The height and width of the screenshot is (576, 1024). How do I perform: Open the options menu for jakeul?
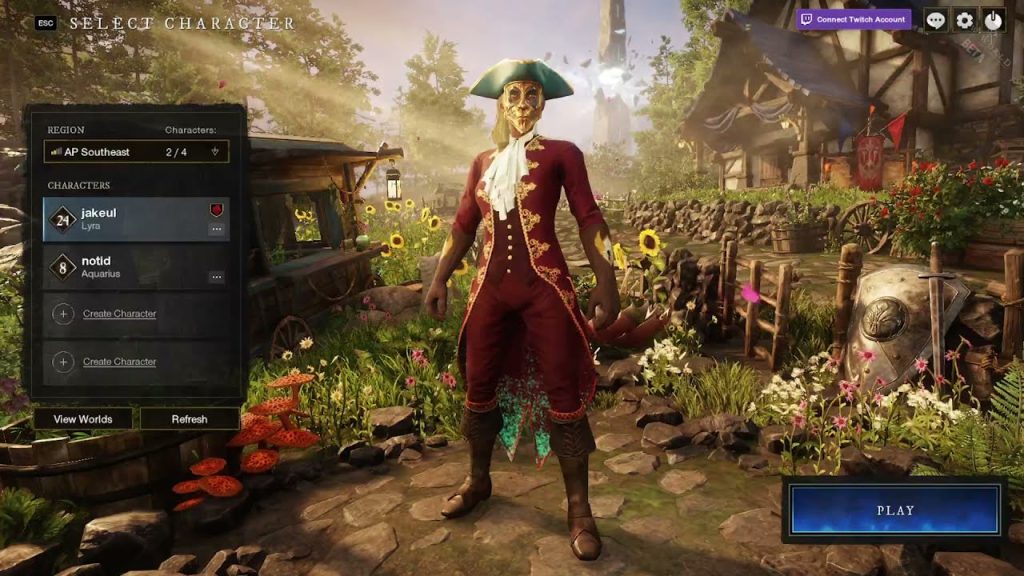pyautogui.click(x=216, y=229)
